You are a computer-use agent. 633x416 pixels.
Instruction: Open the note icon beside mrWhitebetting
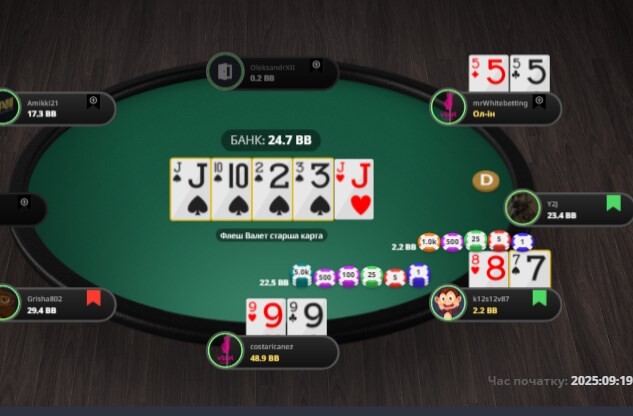pos(539,100)
